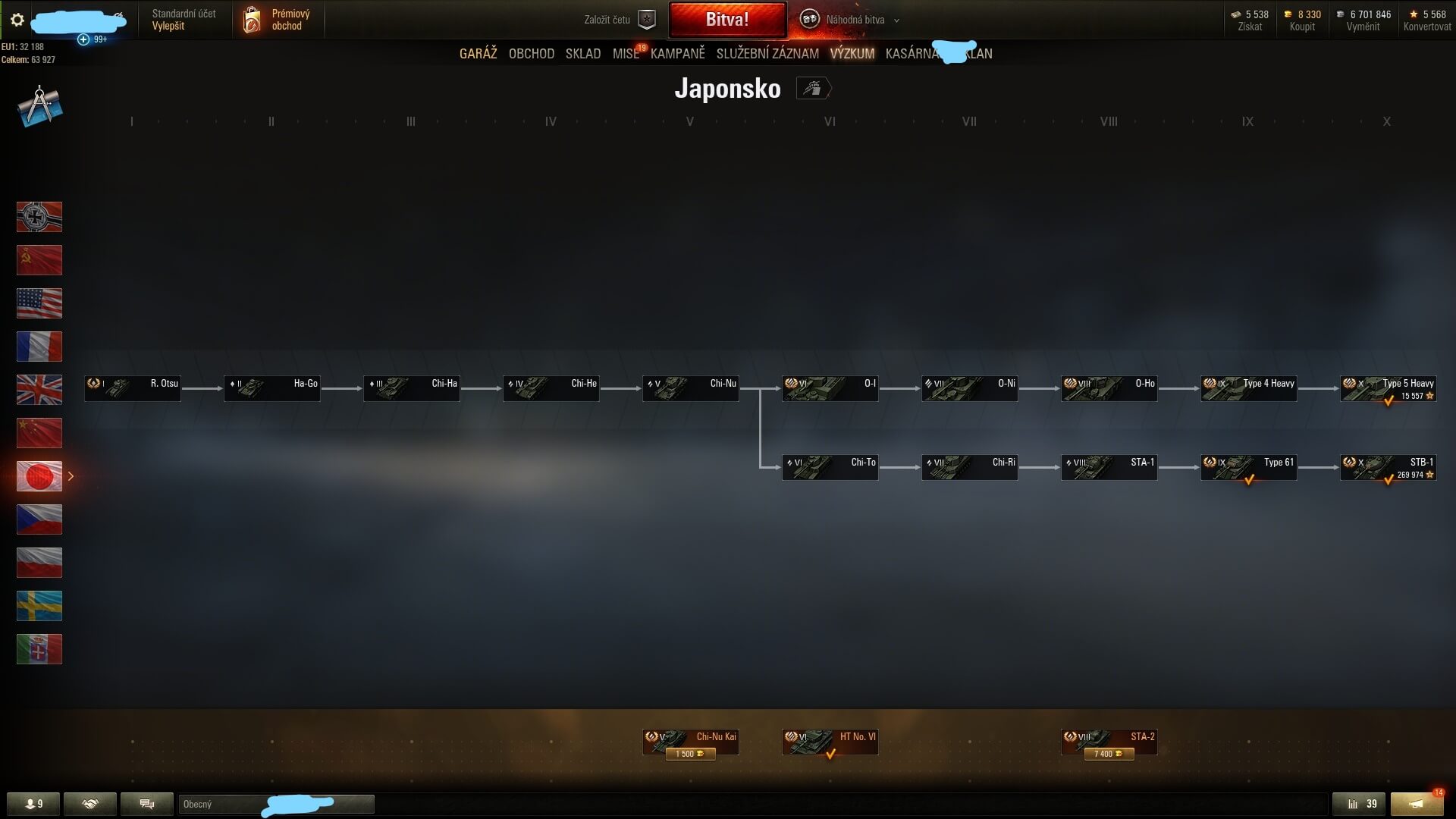
Task: Start the battle with Bitva! button
Action: tap(727, 20)
